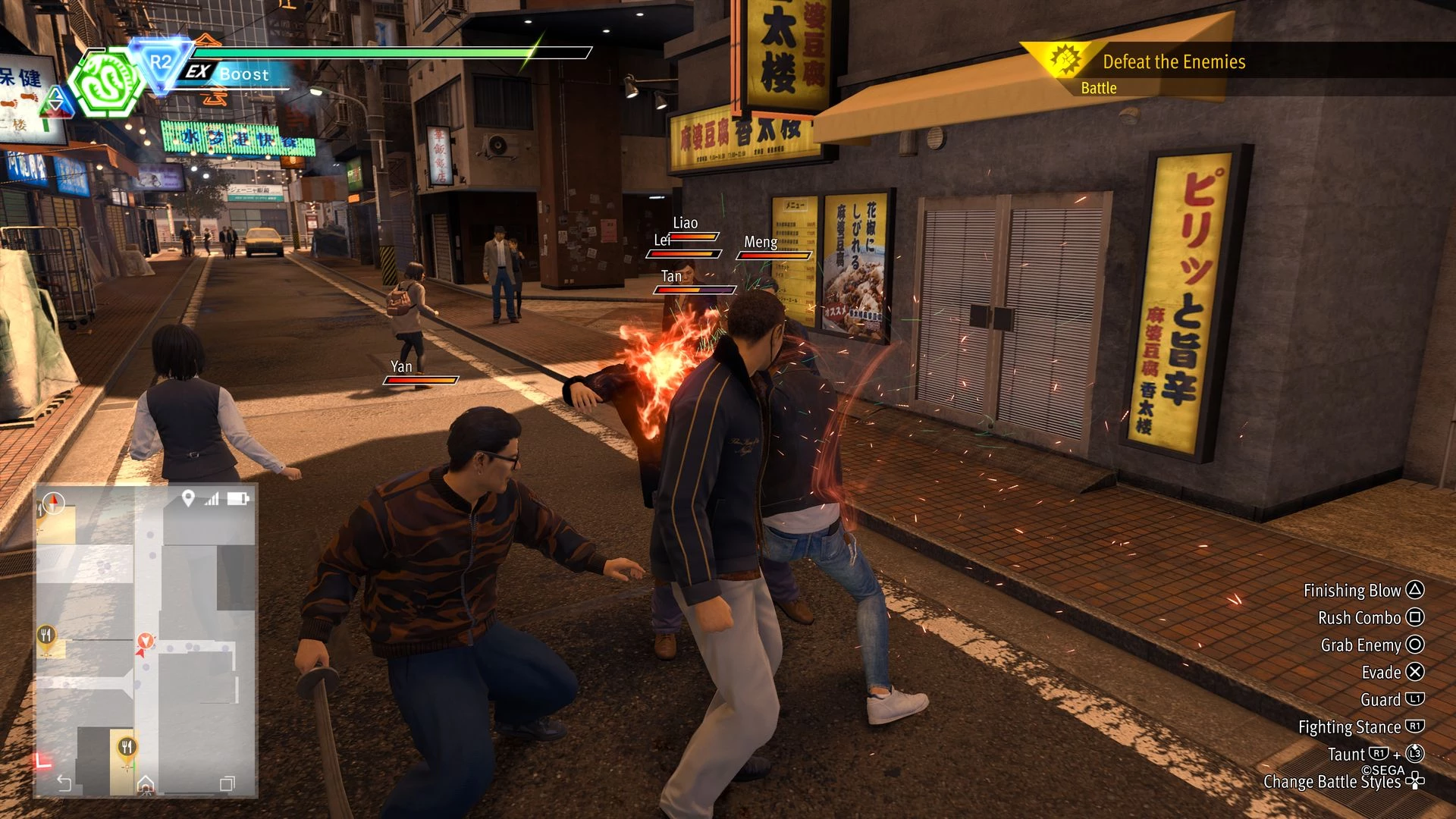
Task: Click the compass icon on the minimap
Action: 54,503
